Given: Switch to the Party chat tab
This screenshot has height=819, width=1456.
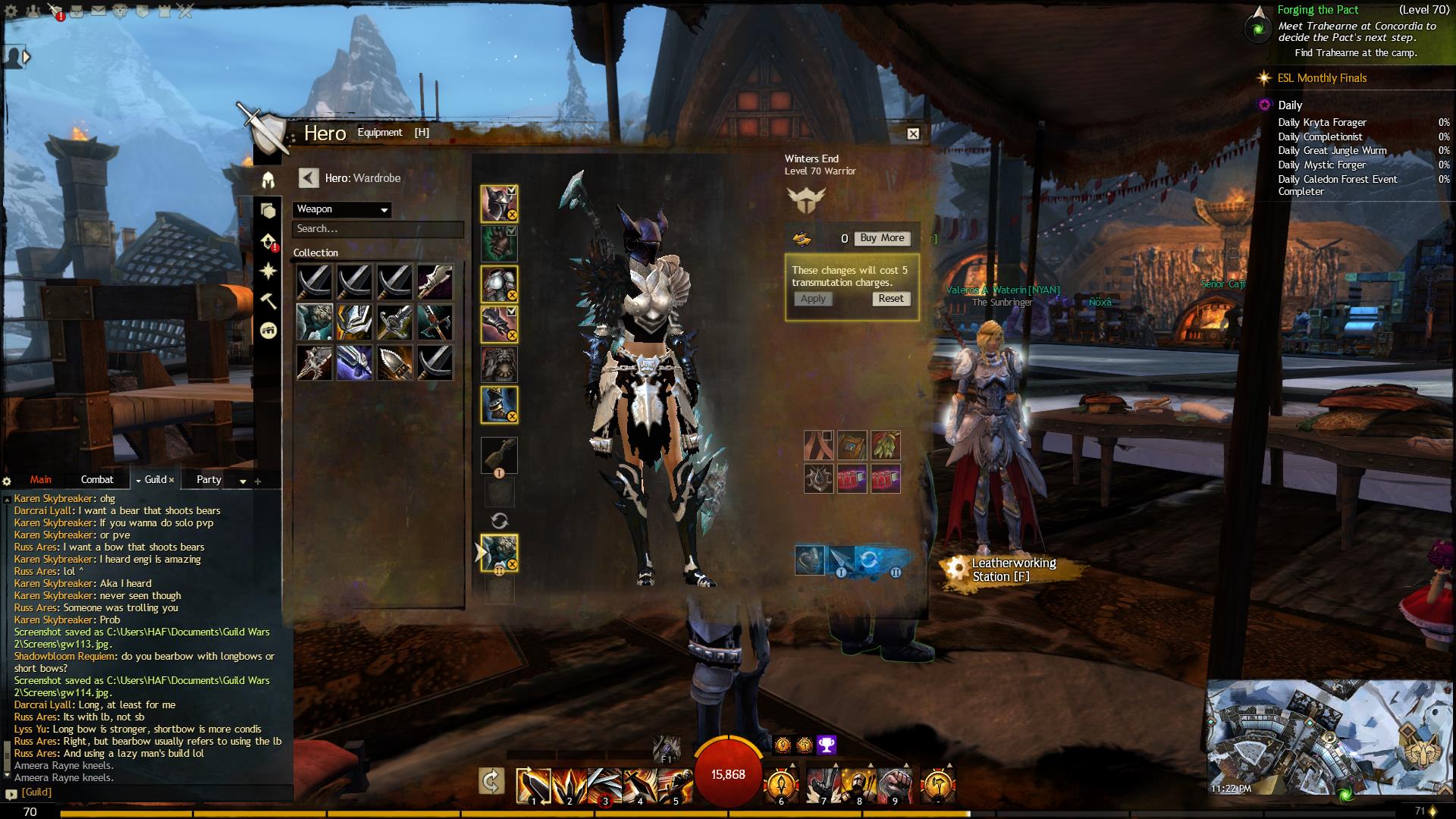Looking at the screenshot, I should (x=209, y=479).
